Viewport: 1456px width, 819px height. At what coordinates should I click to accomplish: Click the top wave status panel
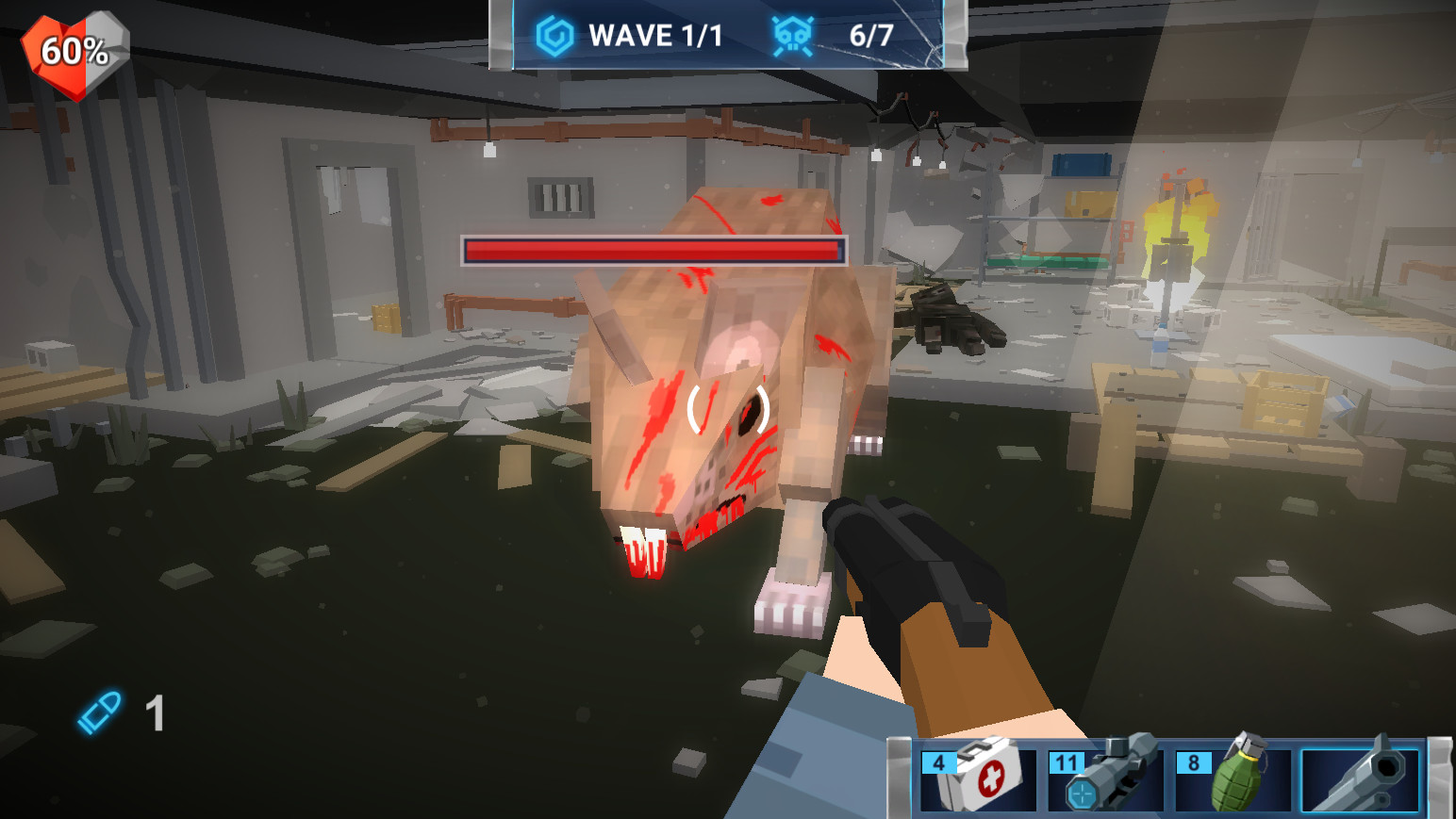click(x=726, y=34)
